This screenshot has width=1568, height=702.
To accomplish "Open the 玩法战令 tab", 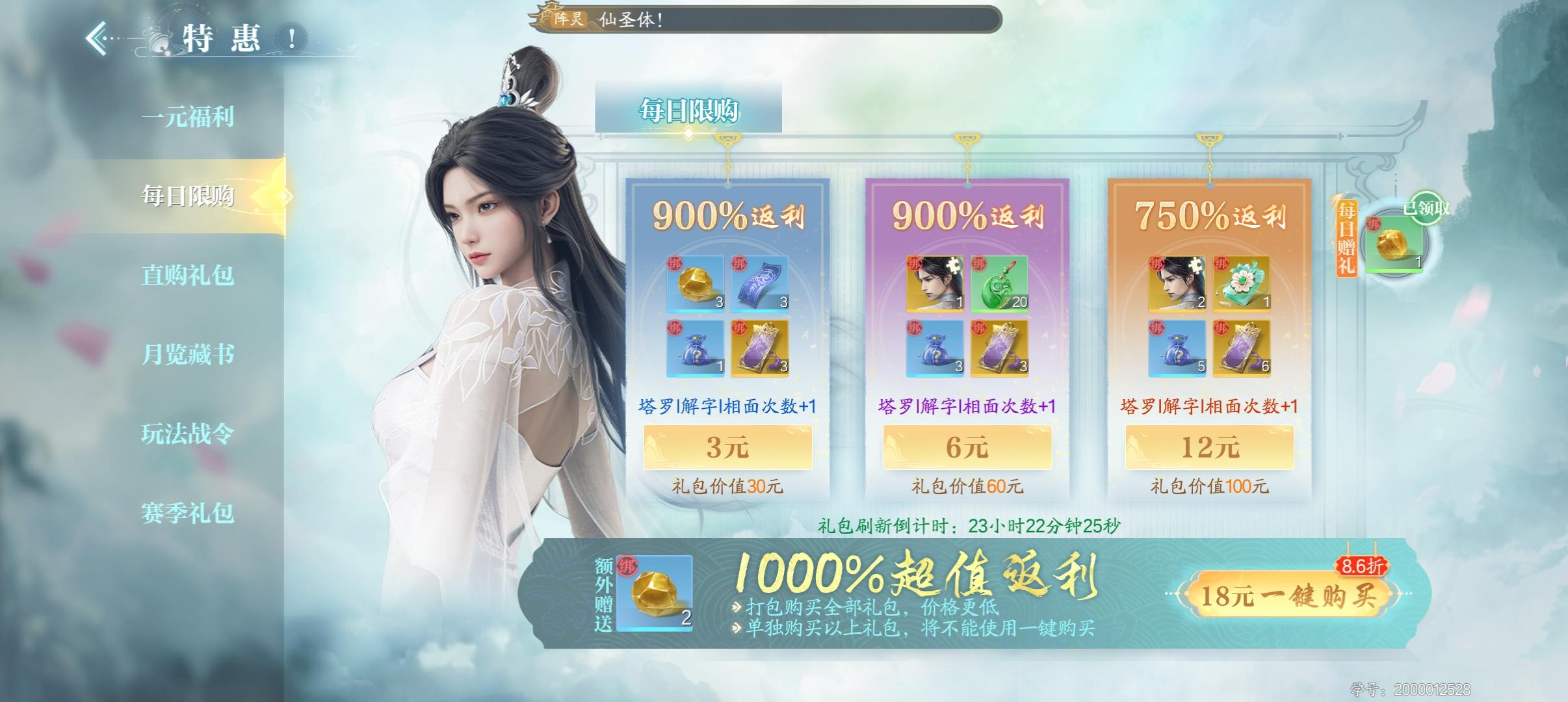I will pyautogui.click(x=189, y=435).
